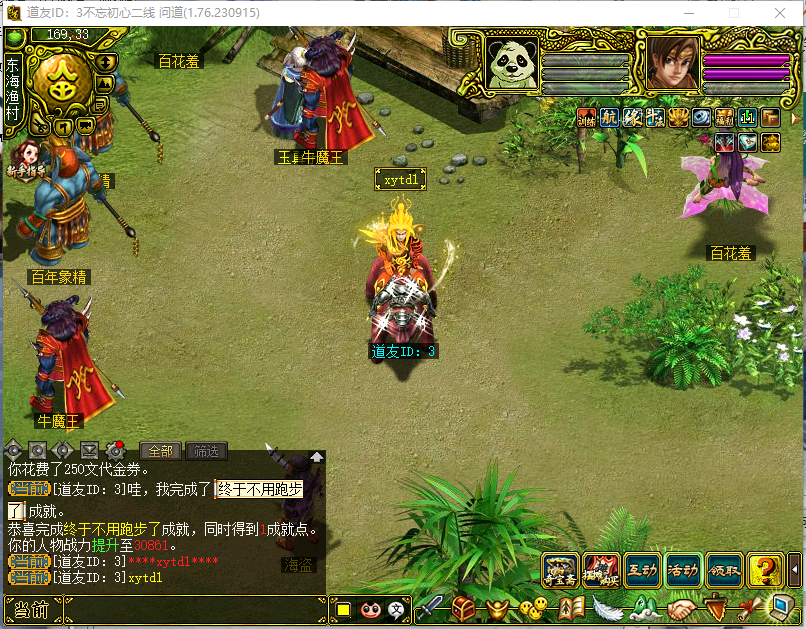Open the open book icon in toolbar

pos(571,607)
